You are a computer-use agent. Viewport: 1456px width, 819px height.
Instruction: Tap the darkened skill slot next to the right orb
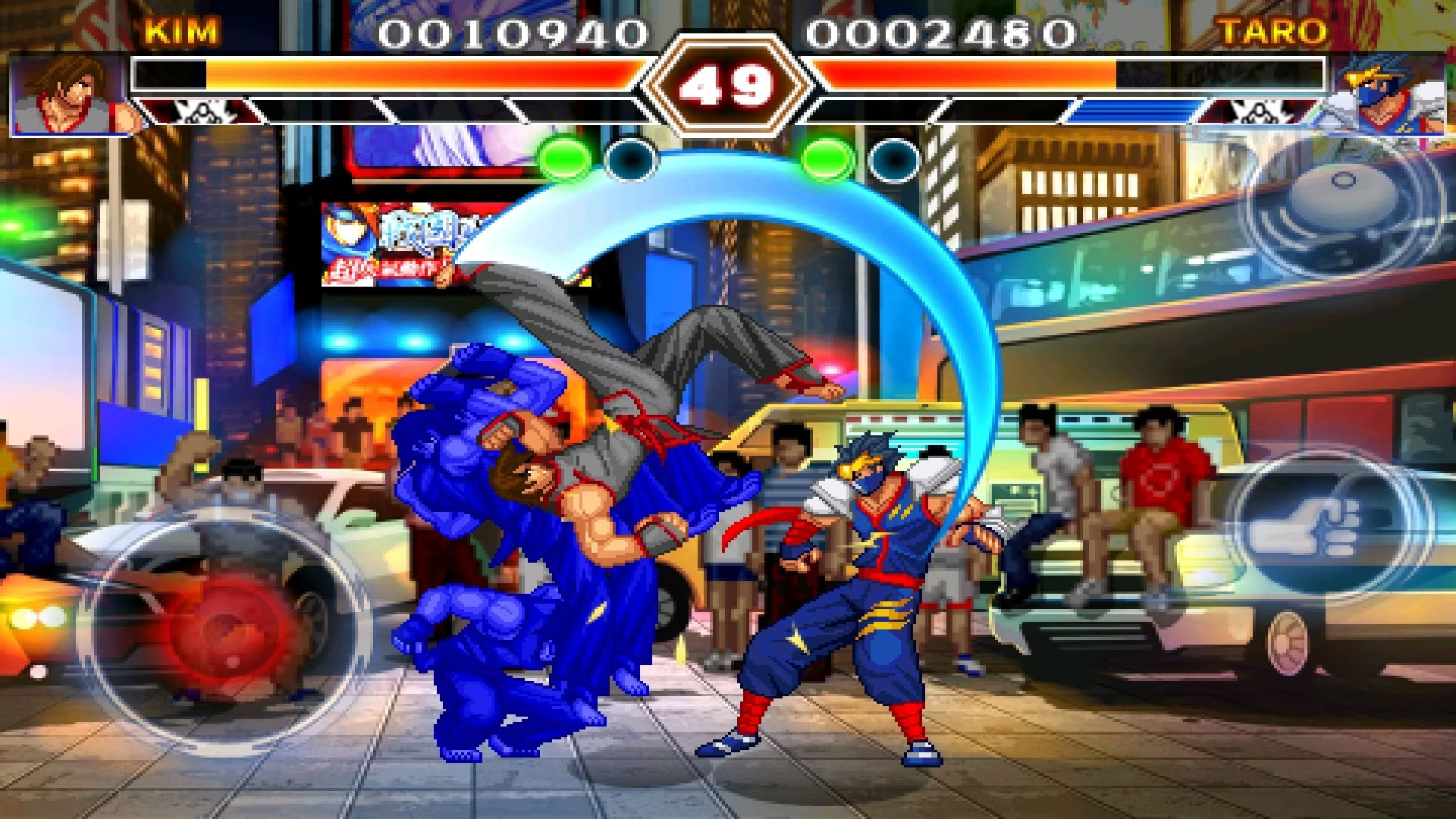(895, 161)
